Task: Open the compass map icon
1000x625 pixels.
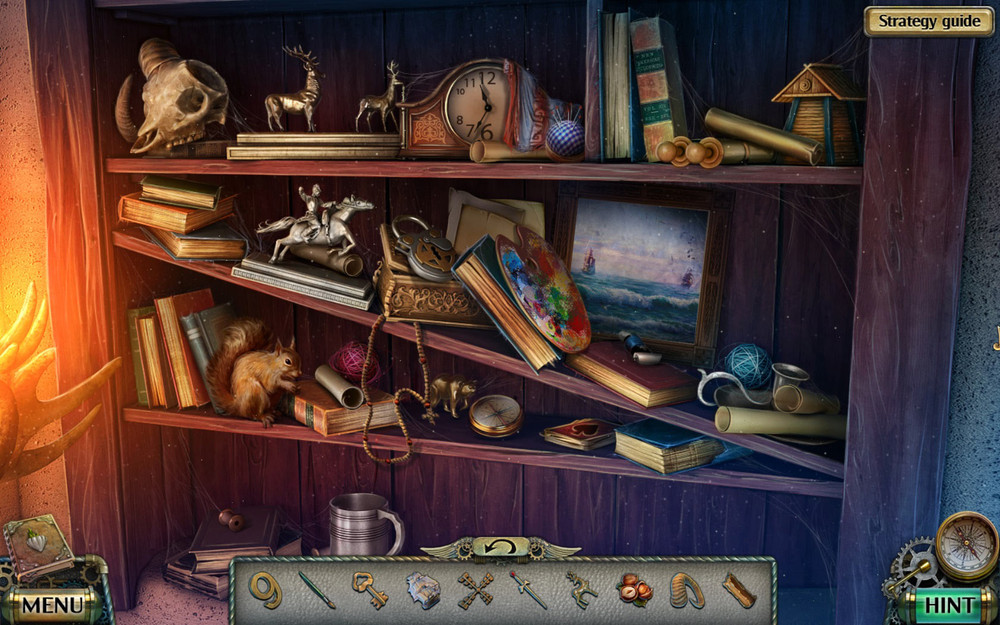Action: [966, 545]
